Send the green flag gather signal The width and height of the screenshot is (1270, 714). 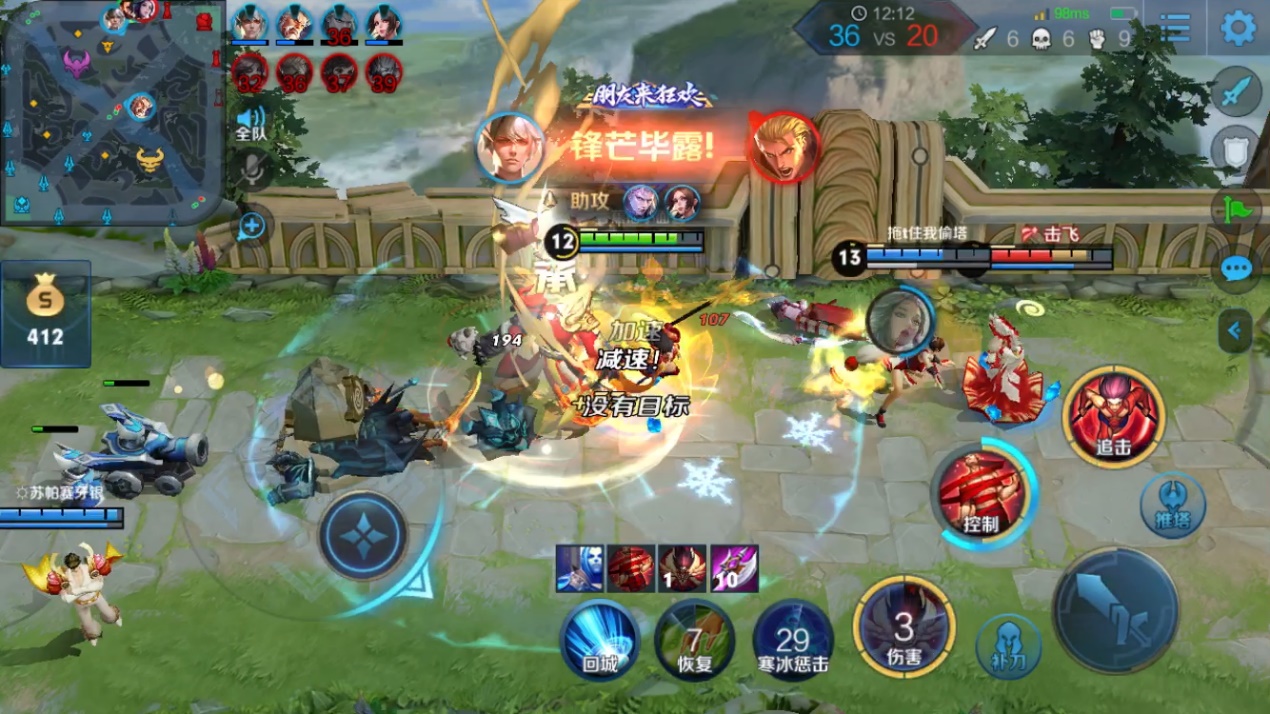point(1237,210)
